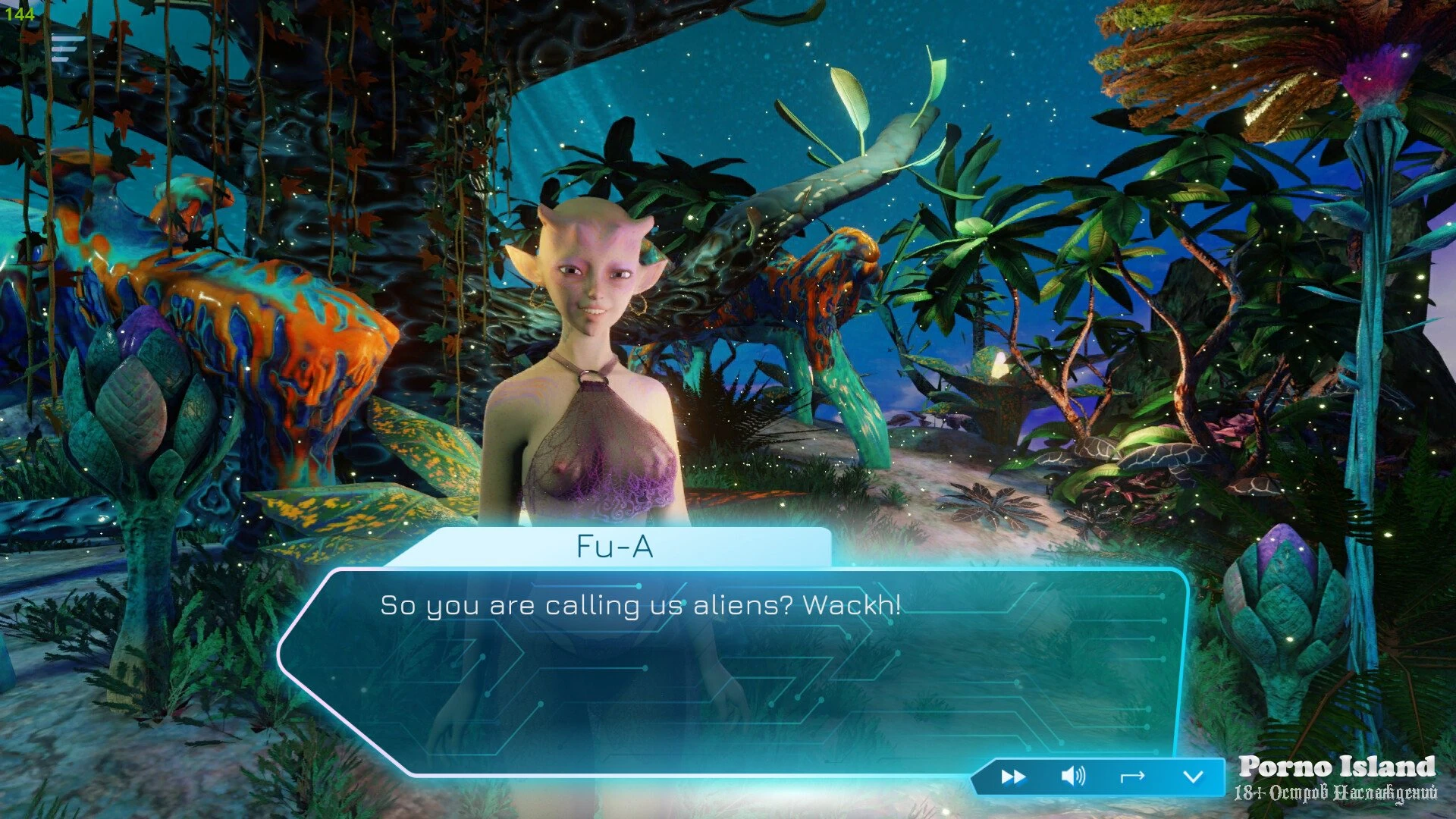Click the auto-advance arrow button

1132,777
